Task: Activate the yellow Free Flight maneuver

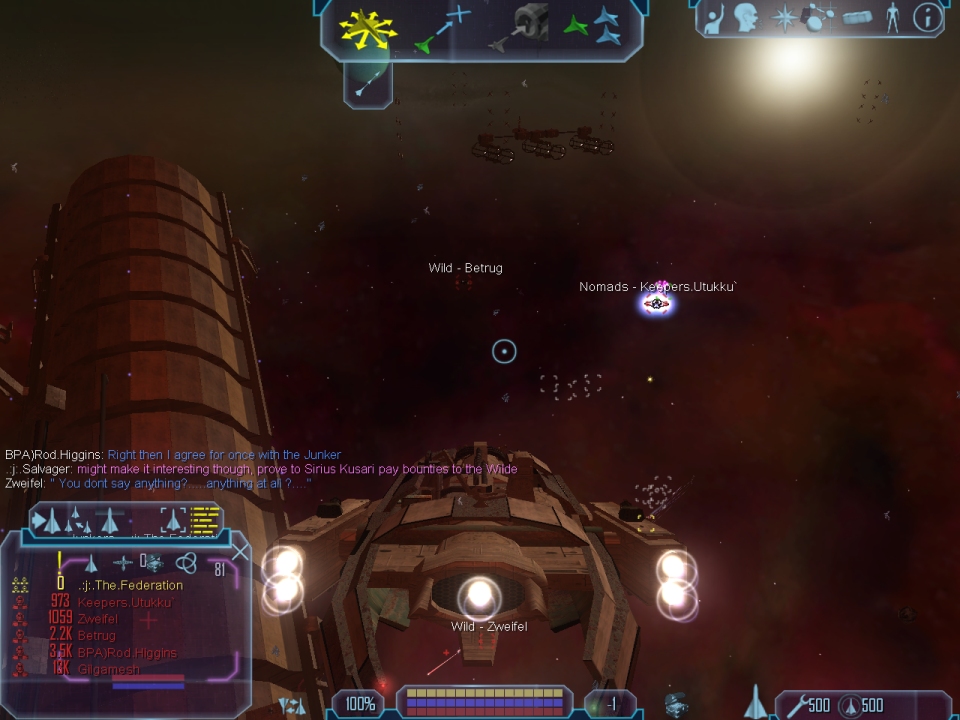Action: [x=368, y=28]
